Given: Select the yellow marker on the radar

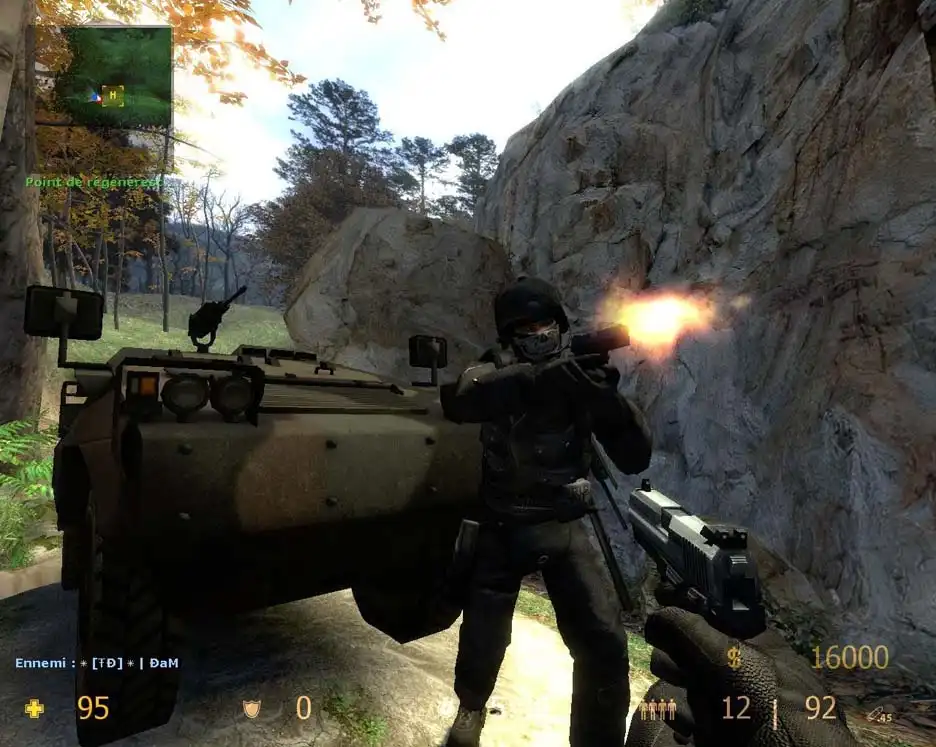Looking at the screenshot, I should (x=113, y=96).
